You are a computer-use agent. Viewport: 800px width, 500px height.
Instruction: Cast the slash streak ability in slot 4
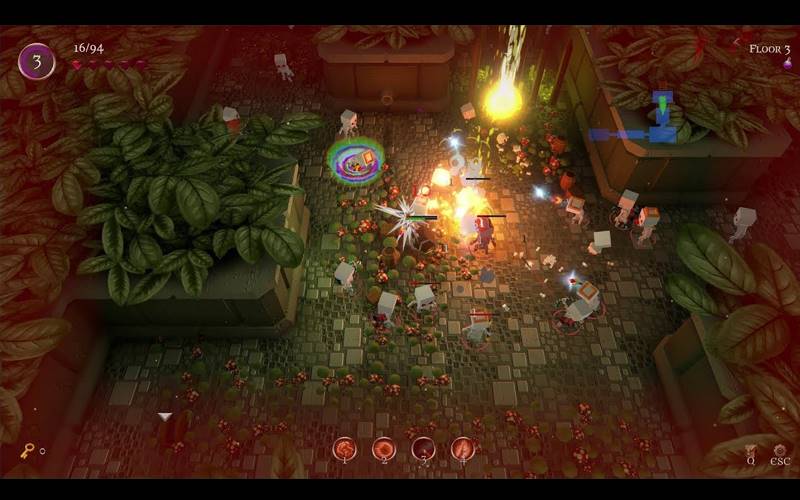(462, 449)
